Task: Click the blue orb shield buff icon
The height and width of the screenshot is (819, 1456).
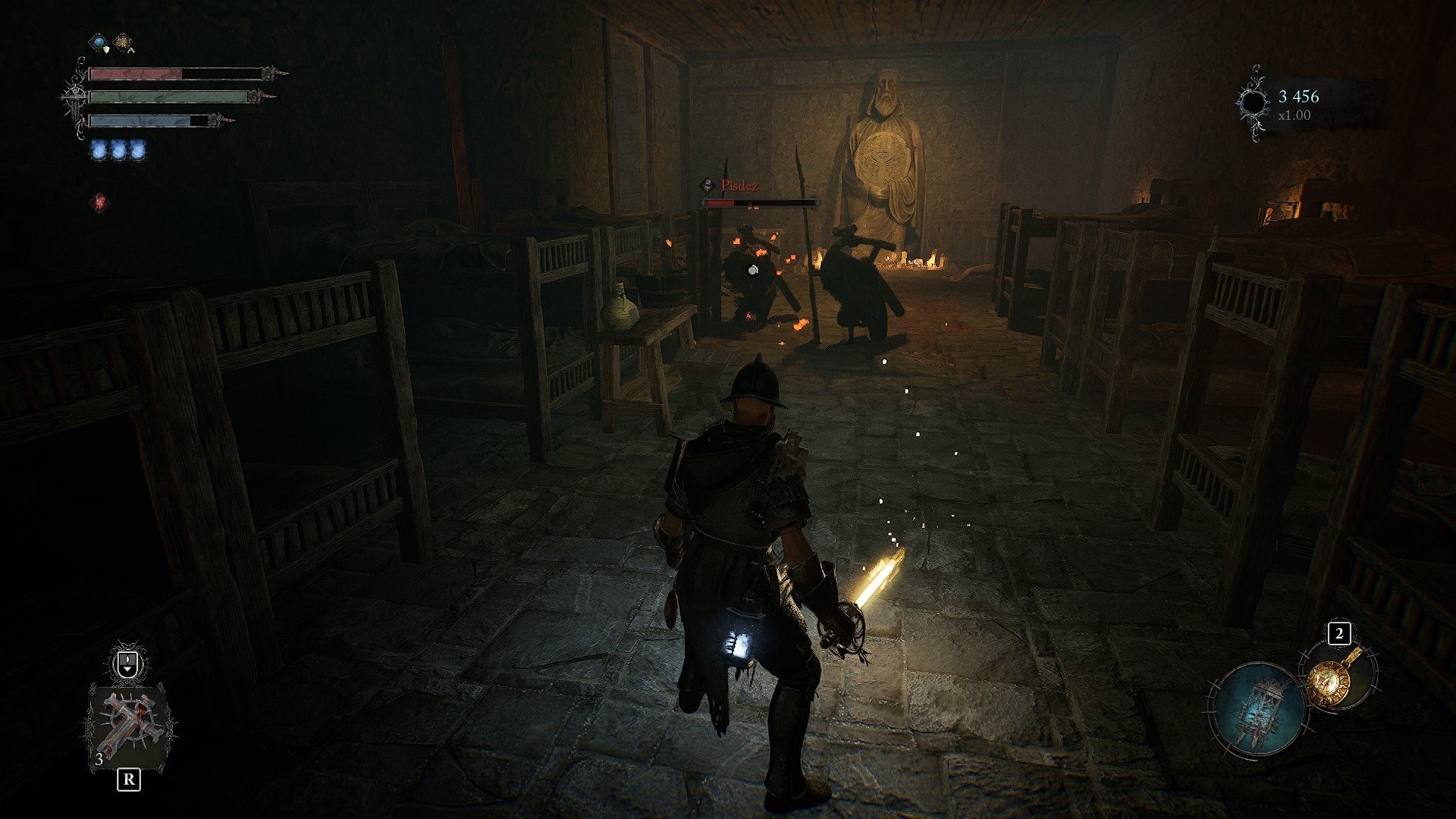Action: point(99,42)
